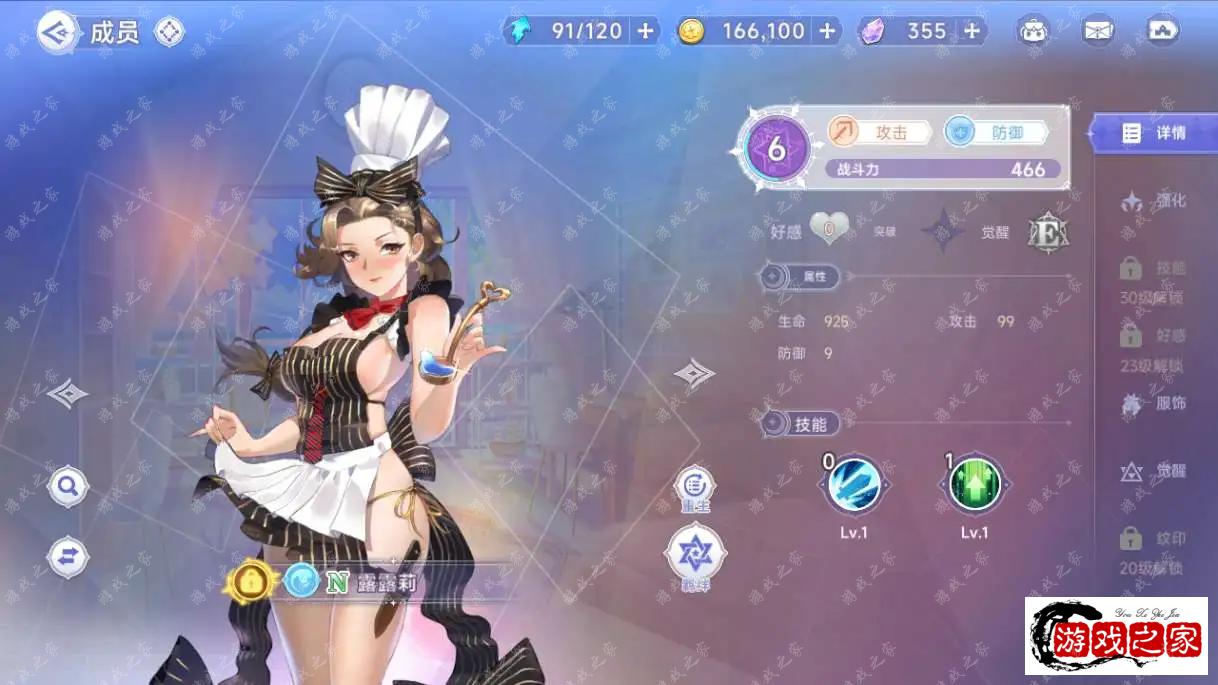The image size is (1218, 685).
Task: Open the 强化 enhancement tab
Action: pos(1153,201)
